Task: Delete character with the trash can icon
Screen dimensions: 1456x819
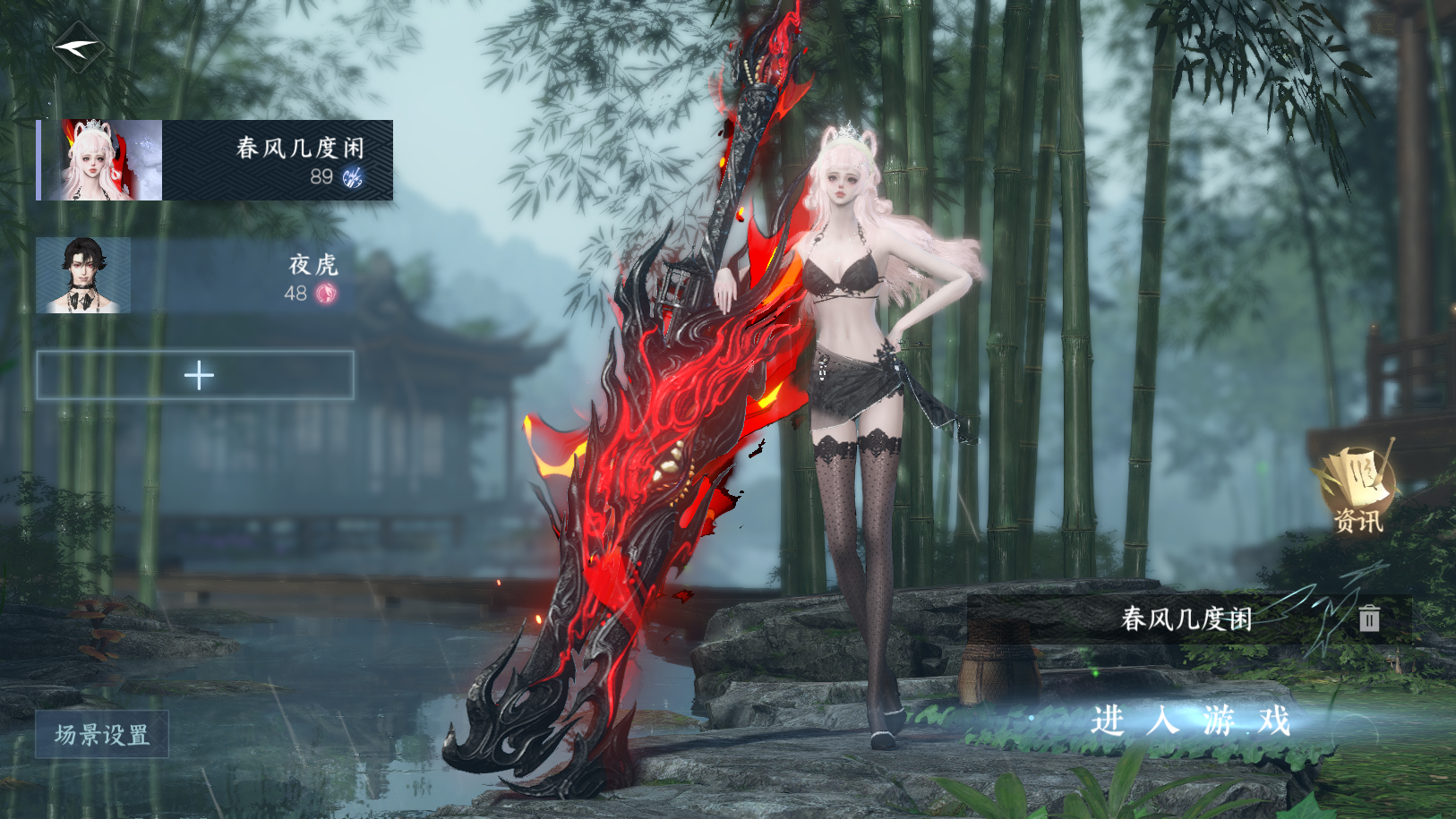Action: coord(1369,619)
